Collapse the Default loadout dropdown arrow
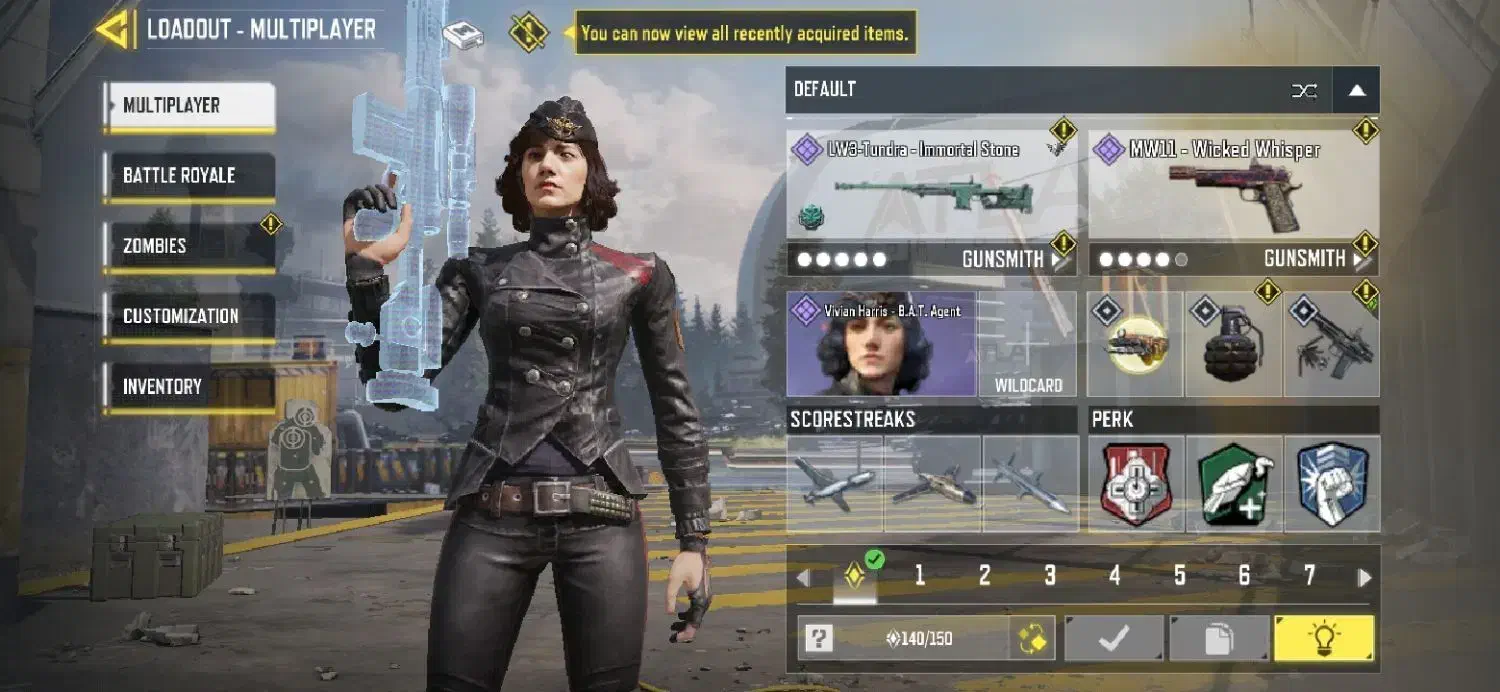The image size is (1500, 692). (1356, 90)
